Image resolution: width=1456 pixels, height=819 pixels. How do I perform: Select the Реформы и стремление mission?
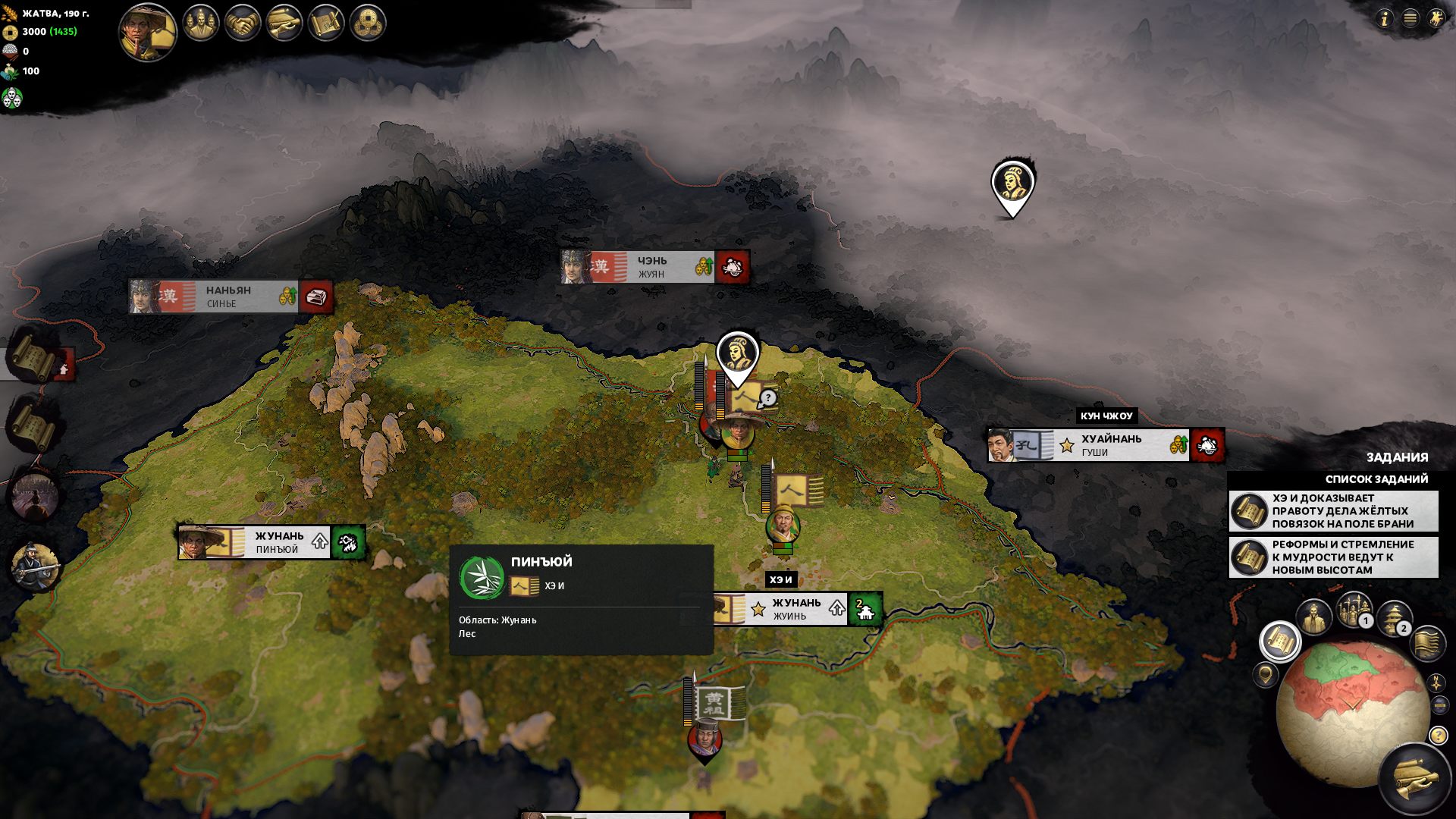click(1333, 557)
